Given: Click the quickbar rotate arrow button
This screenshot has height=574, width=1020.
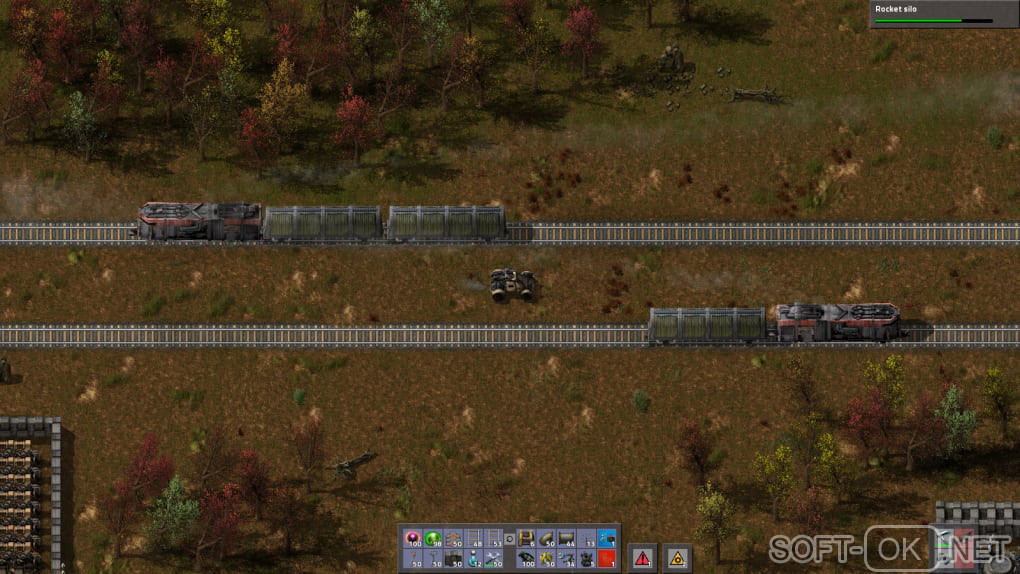Looking at the screenshot, I should [x=509, y=539].
